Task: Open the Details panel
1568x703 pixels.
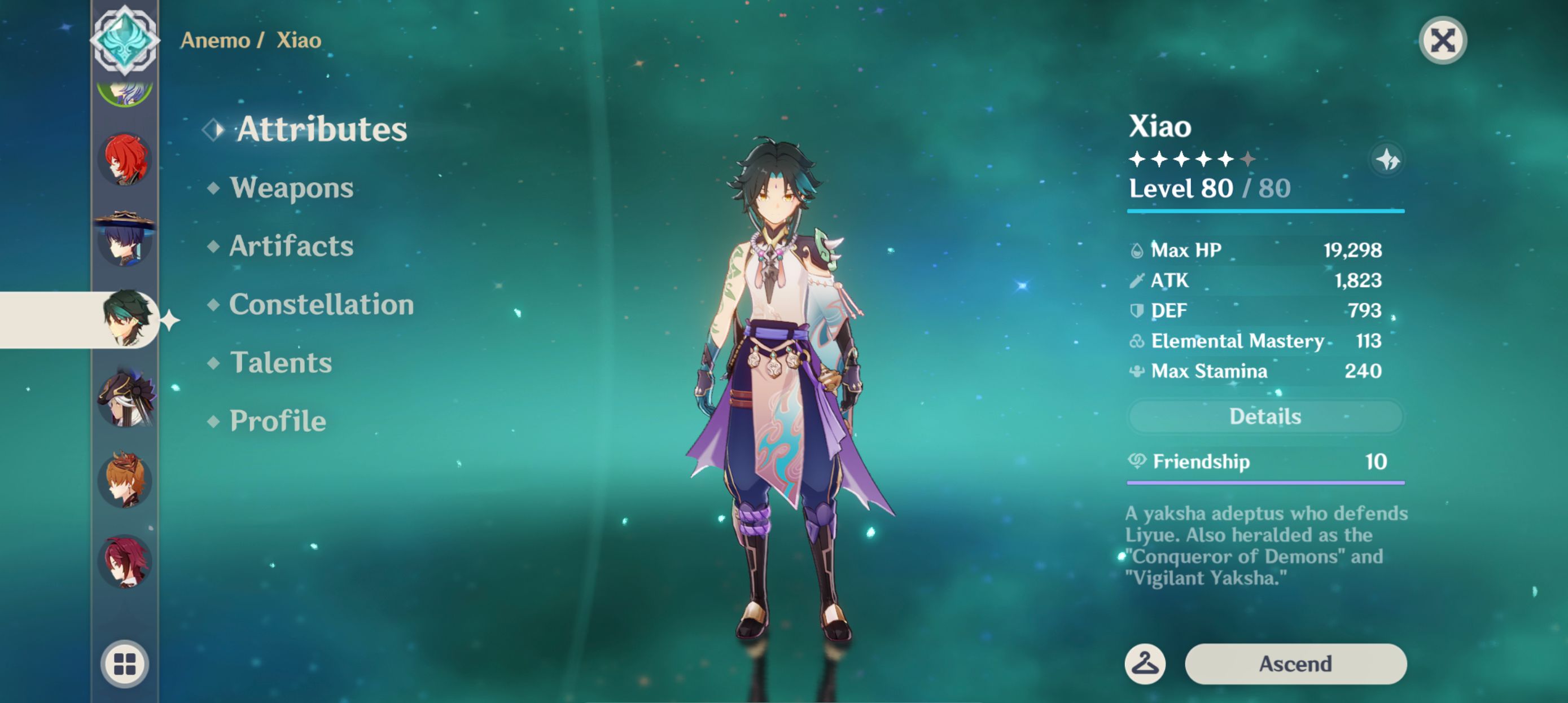Action: (1265, 416)
